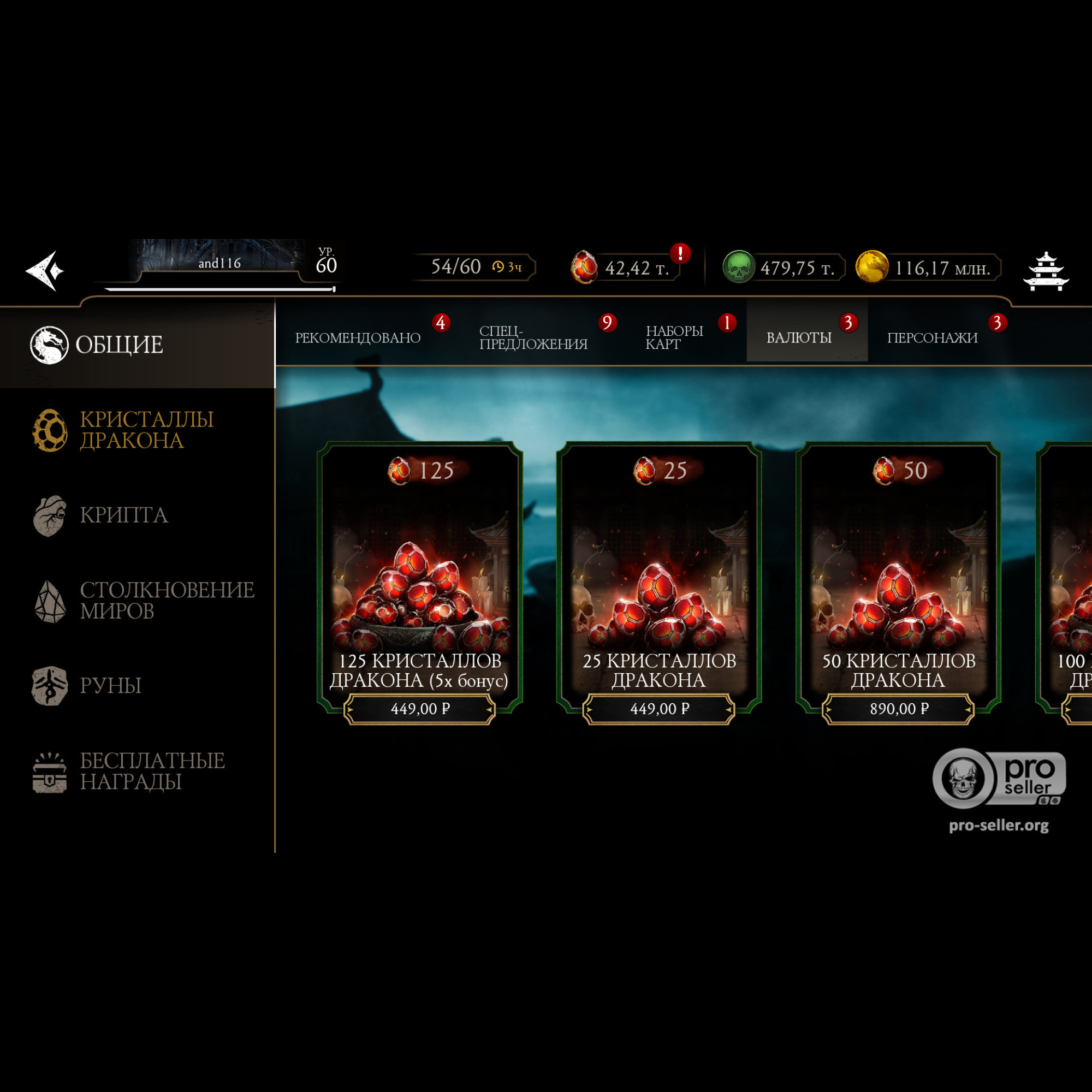
Task: Open the pagoda home icon
Action: pos(1046,271)
